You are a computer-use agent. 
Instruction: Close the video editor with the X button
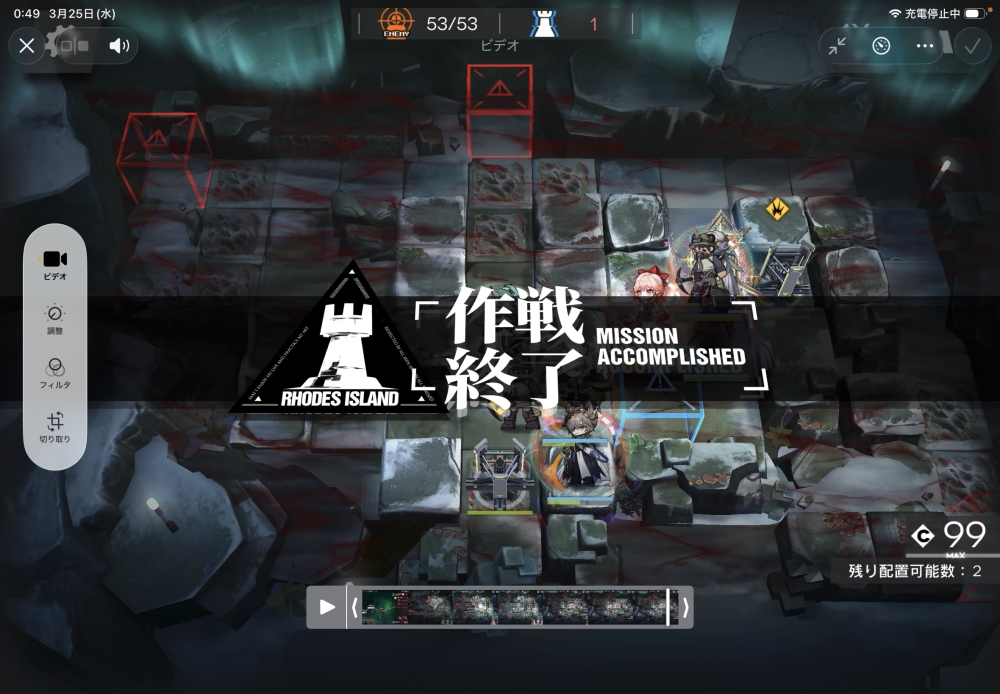(27, 45)
